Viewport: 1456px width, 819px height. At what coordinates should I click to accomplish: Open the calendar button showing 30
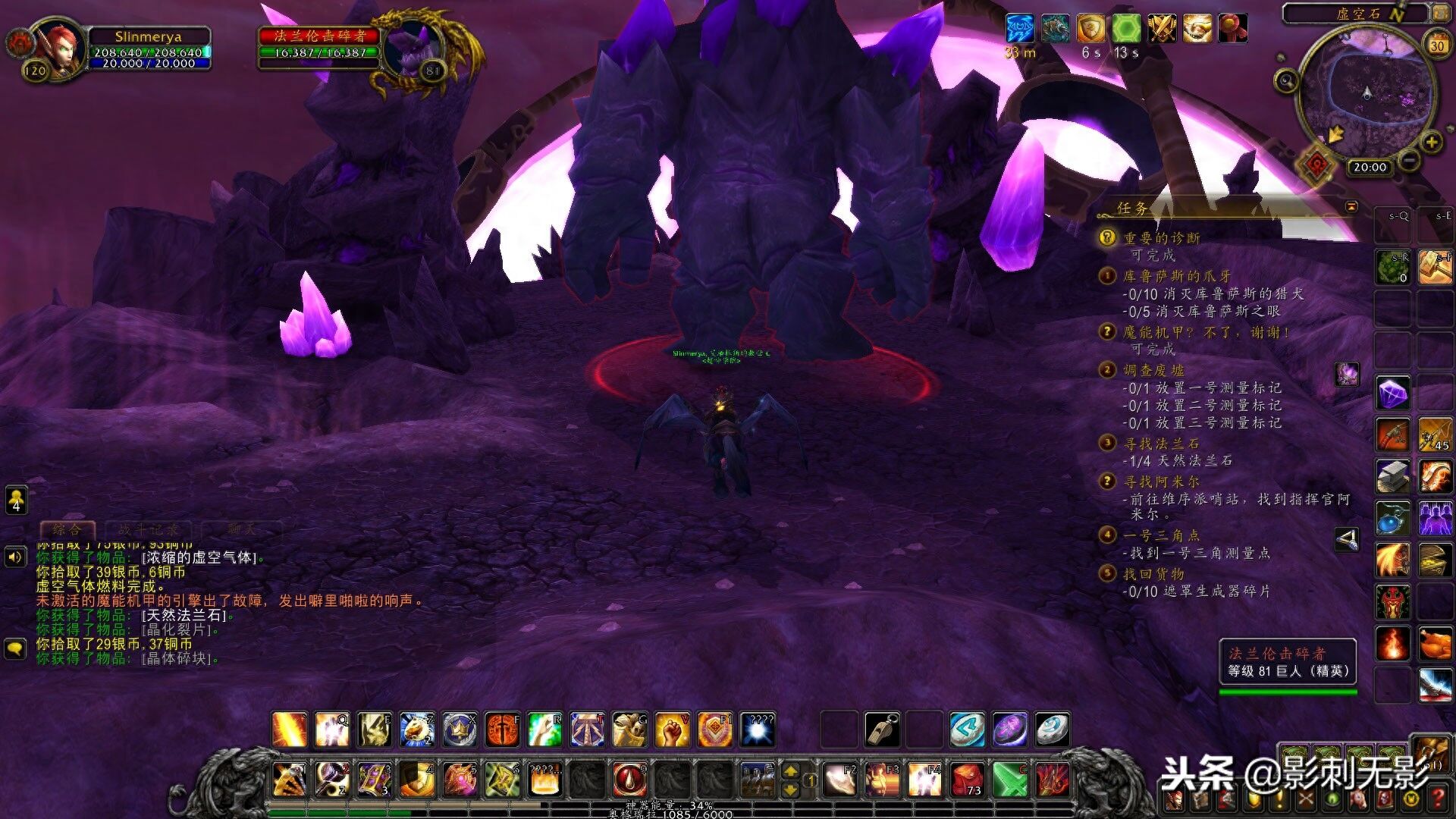point(1436,45)
